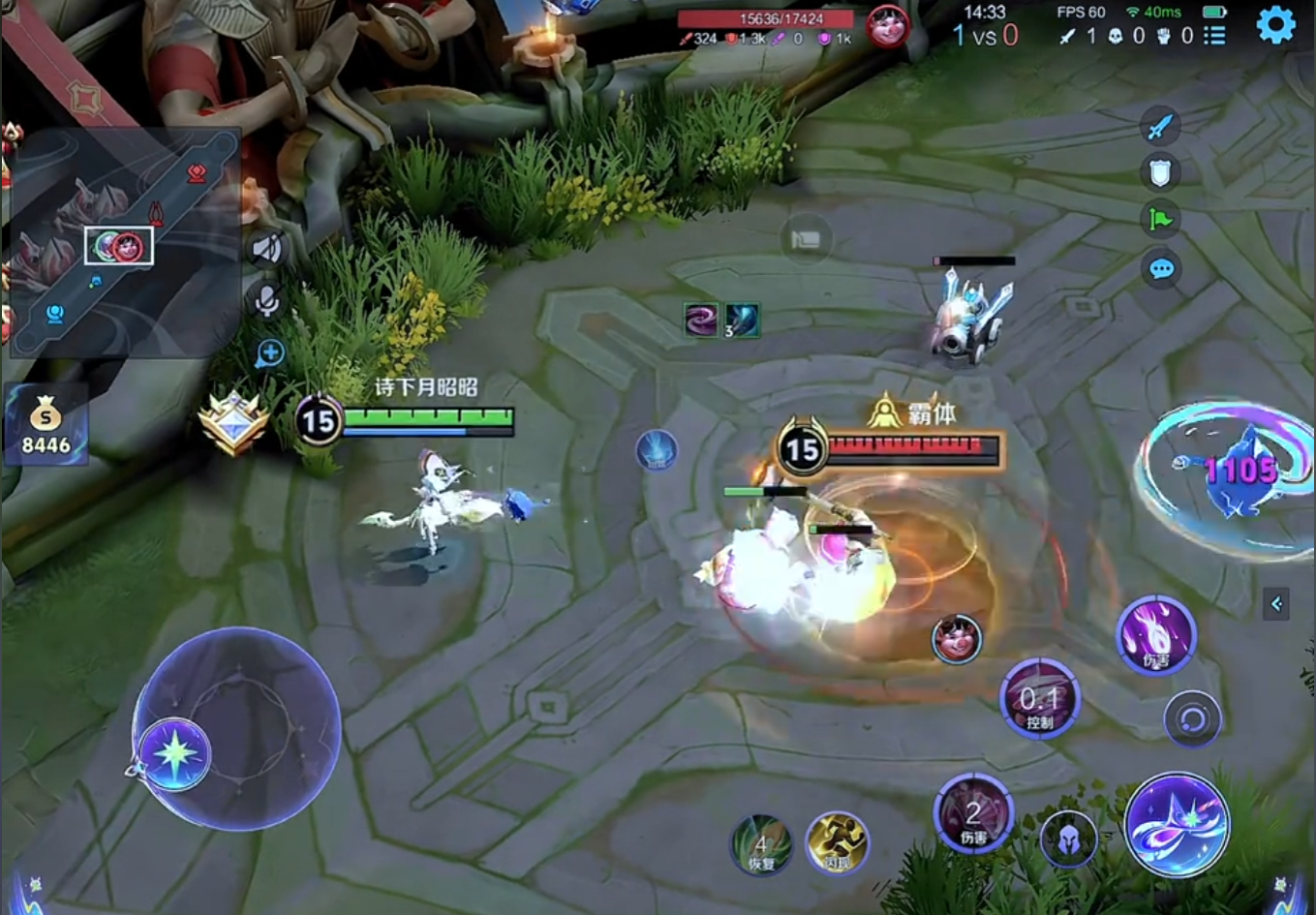Viewport: 1316px width, 915px height.
Task: Send the green flag gather signal
Action: click(x=1160, y=220)
